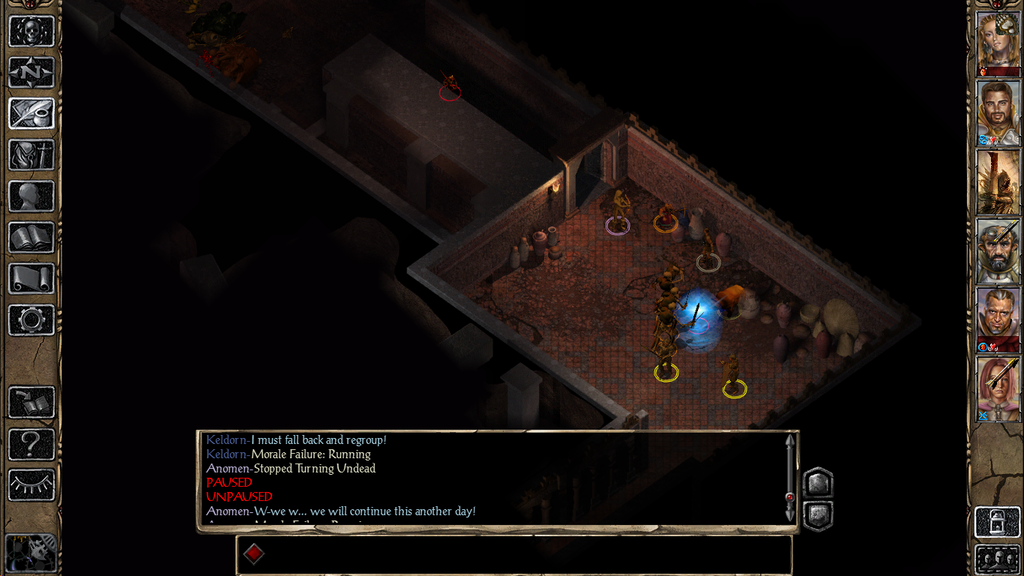Open the area map with compass button
Viewport: 1024px width, 576px height.
pyautogui.click(x=31, y=72)
